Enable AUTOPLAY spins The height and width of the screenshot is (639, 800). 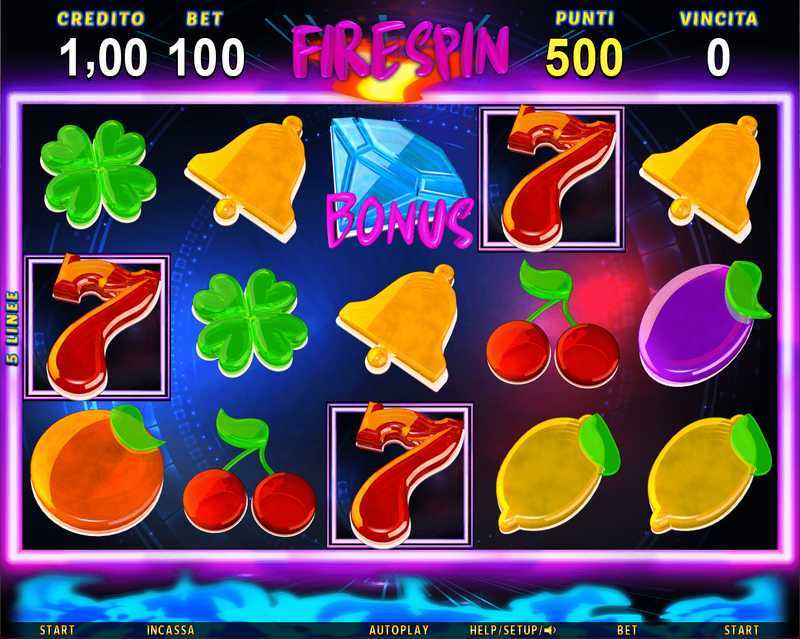pyautogui.click(x=398, y=630)
